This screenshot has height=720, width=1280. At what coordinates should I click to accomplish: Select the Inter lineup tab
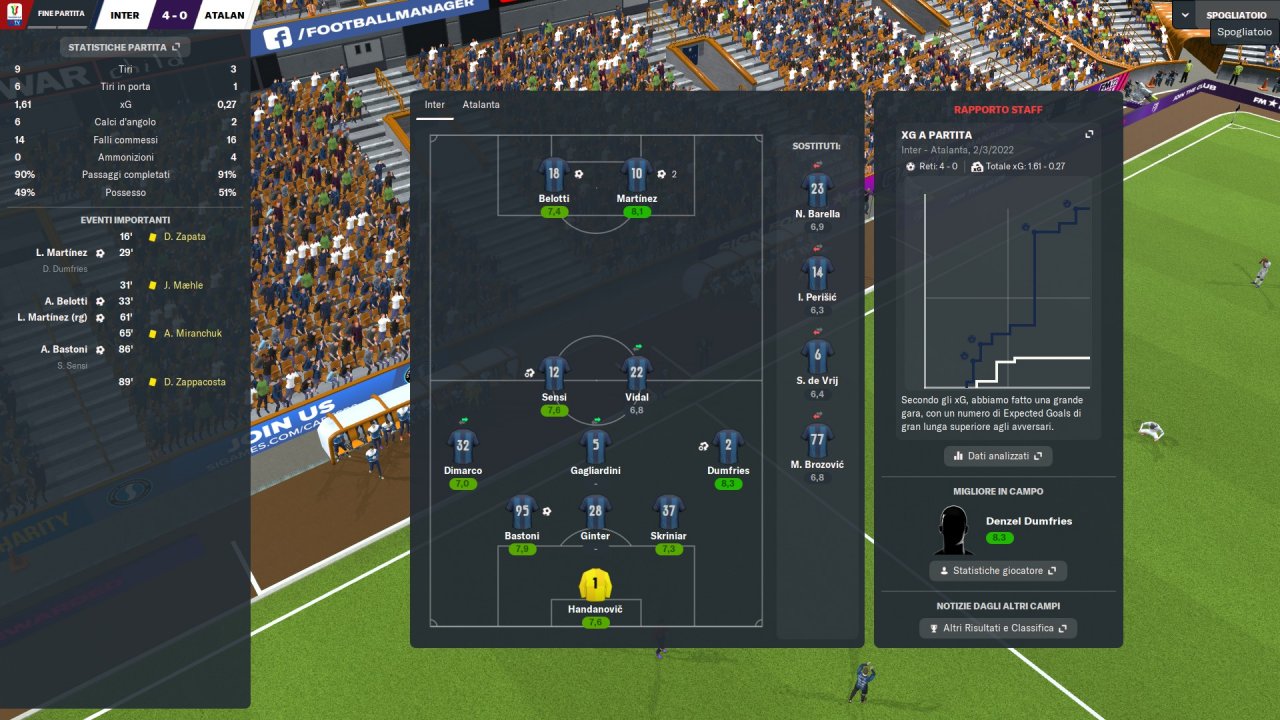tap(435, 105)
